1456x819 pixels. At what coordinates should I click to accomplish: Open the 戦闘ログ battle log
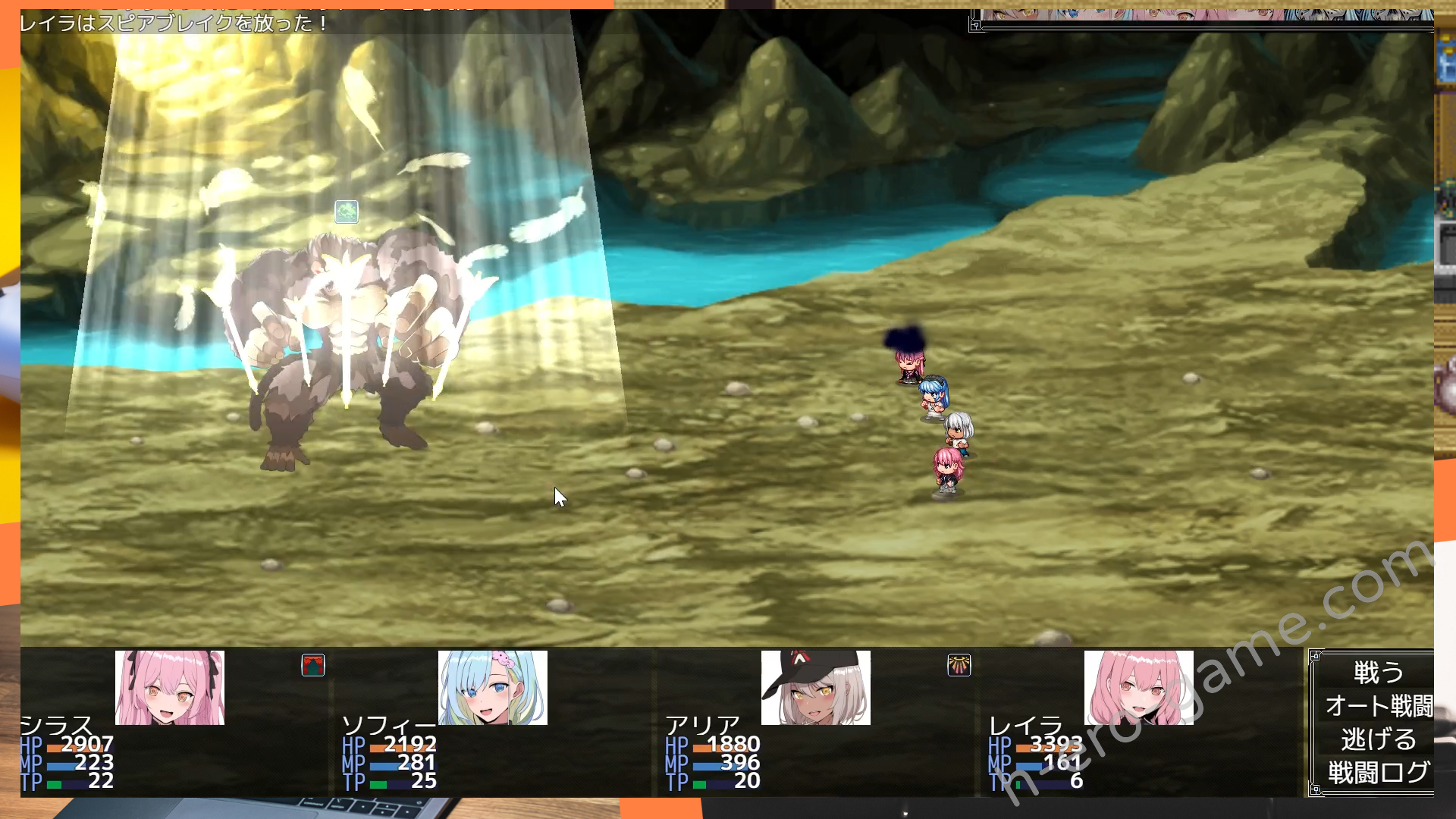point(1377,773)
